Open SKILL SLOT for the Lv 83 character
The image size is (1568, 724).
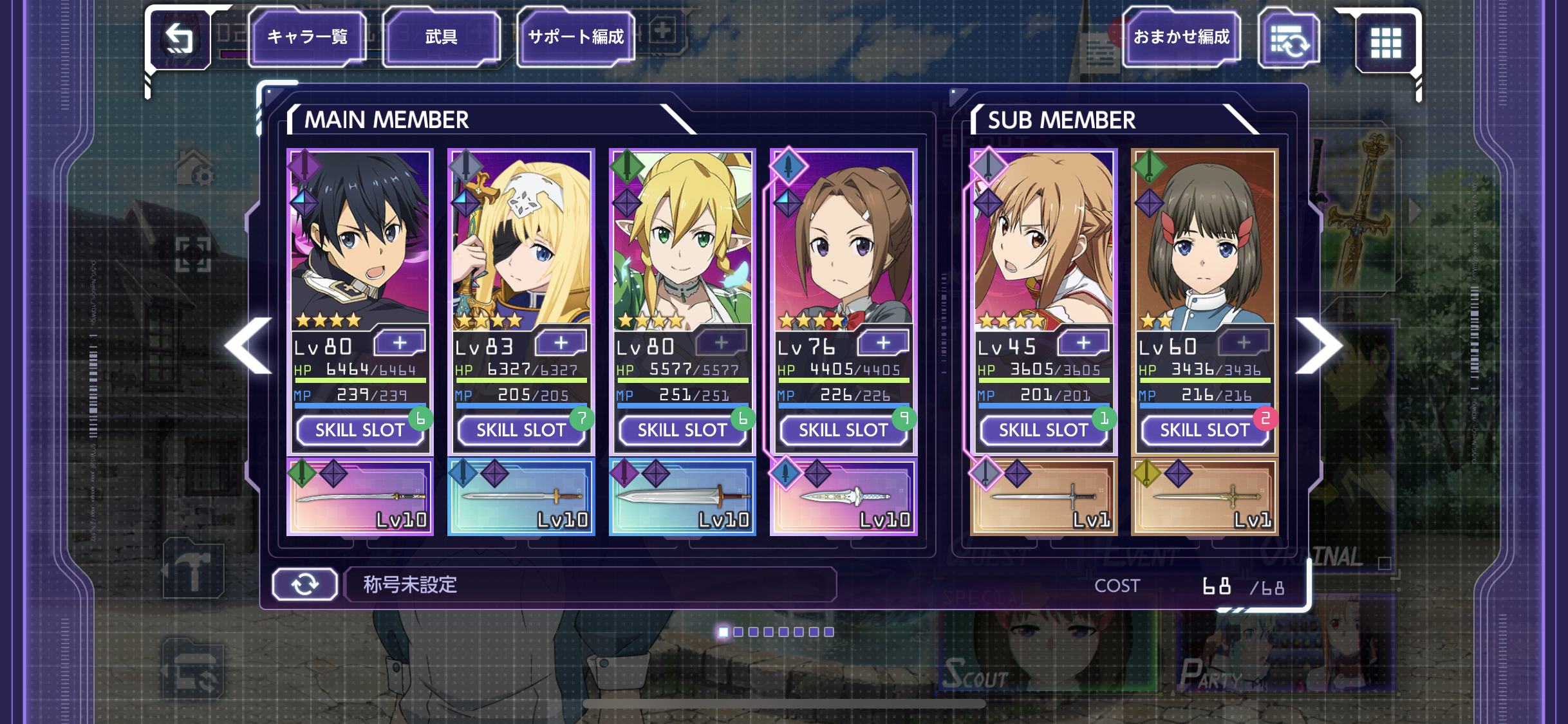(x=521, y=430)
